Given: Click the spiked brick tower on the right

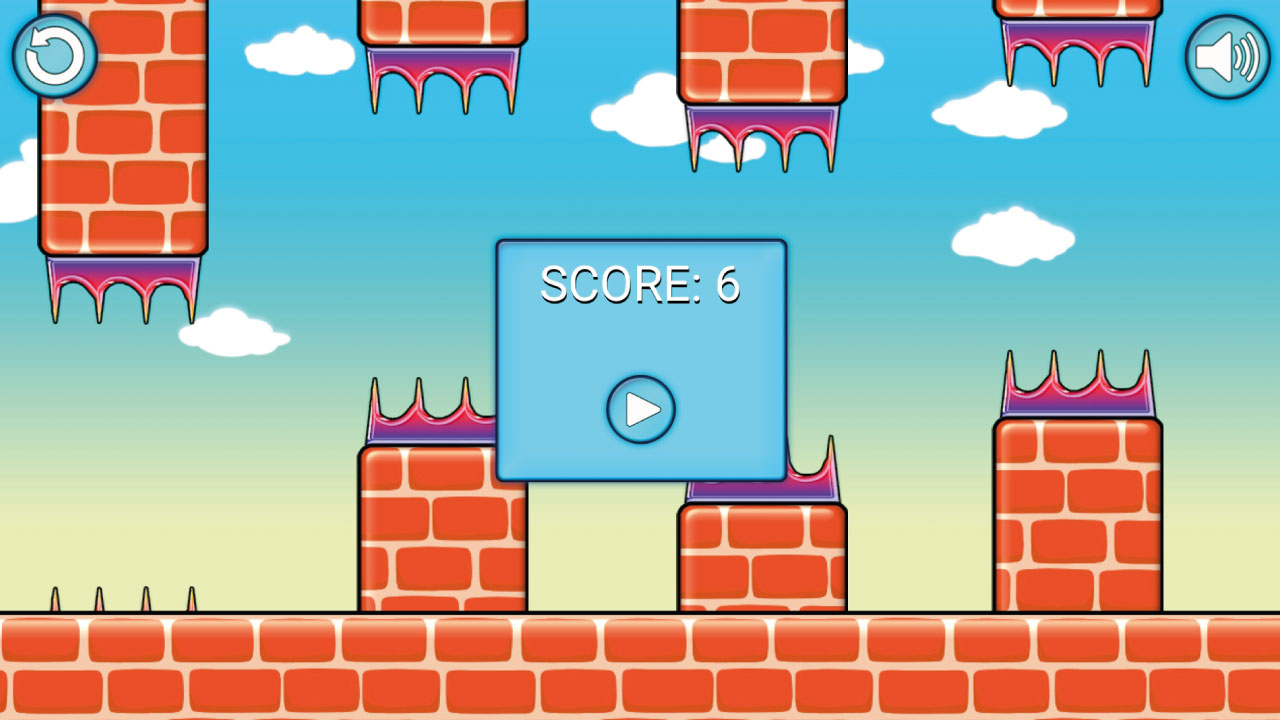Looking at the screenshot, I should point(1077,500).
